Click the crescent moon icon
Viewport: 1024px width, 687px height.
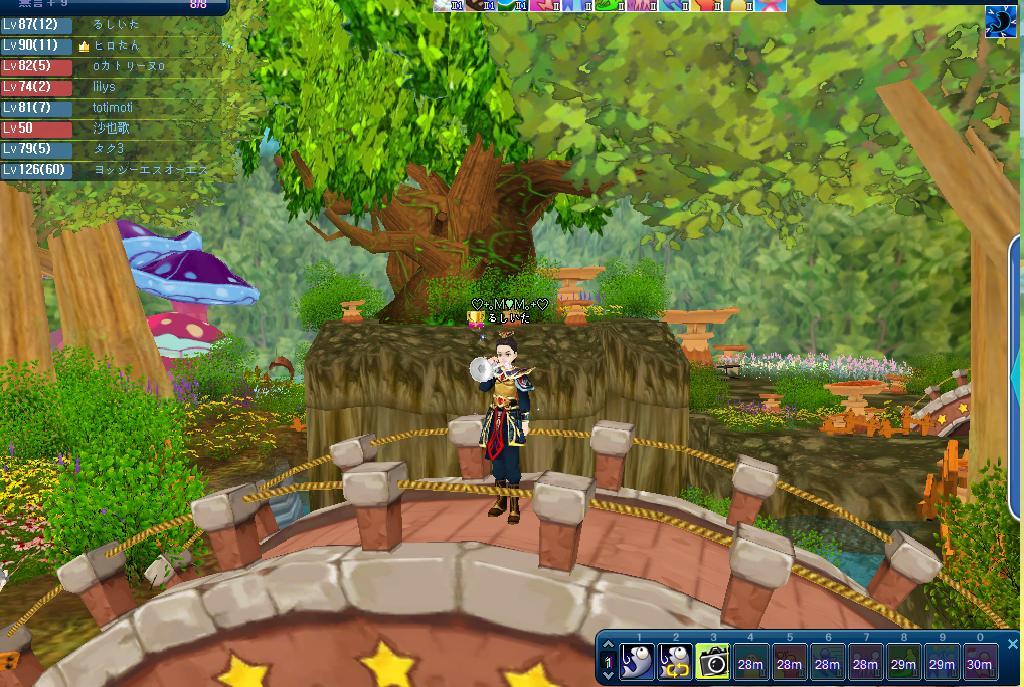[x=1000, y=21]
